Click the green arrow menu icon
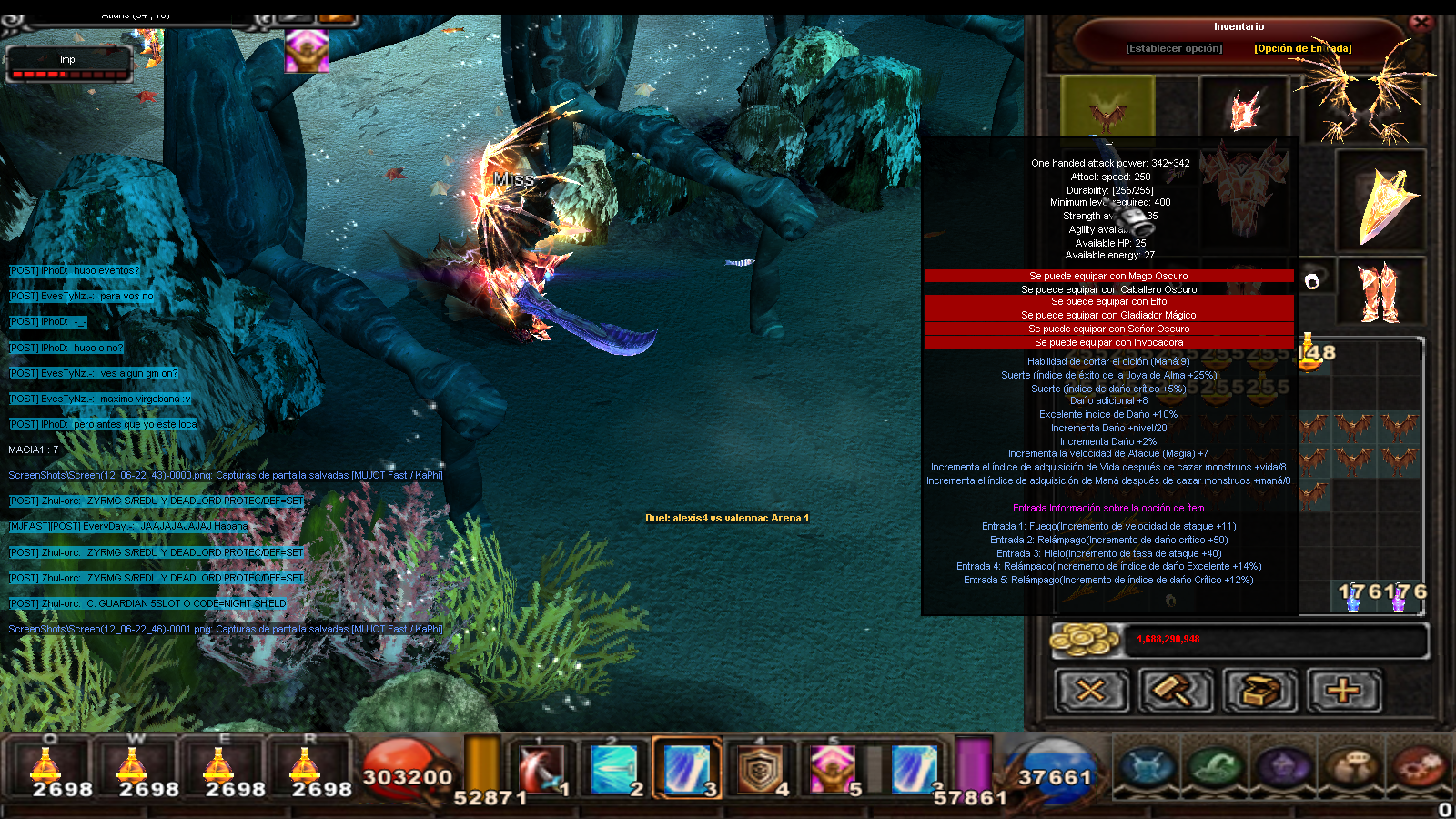 1216,767
